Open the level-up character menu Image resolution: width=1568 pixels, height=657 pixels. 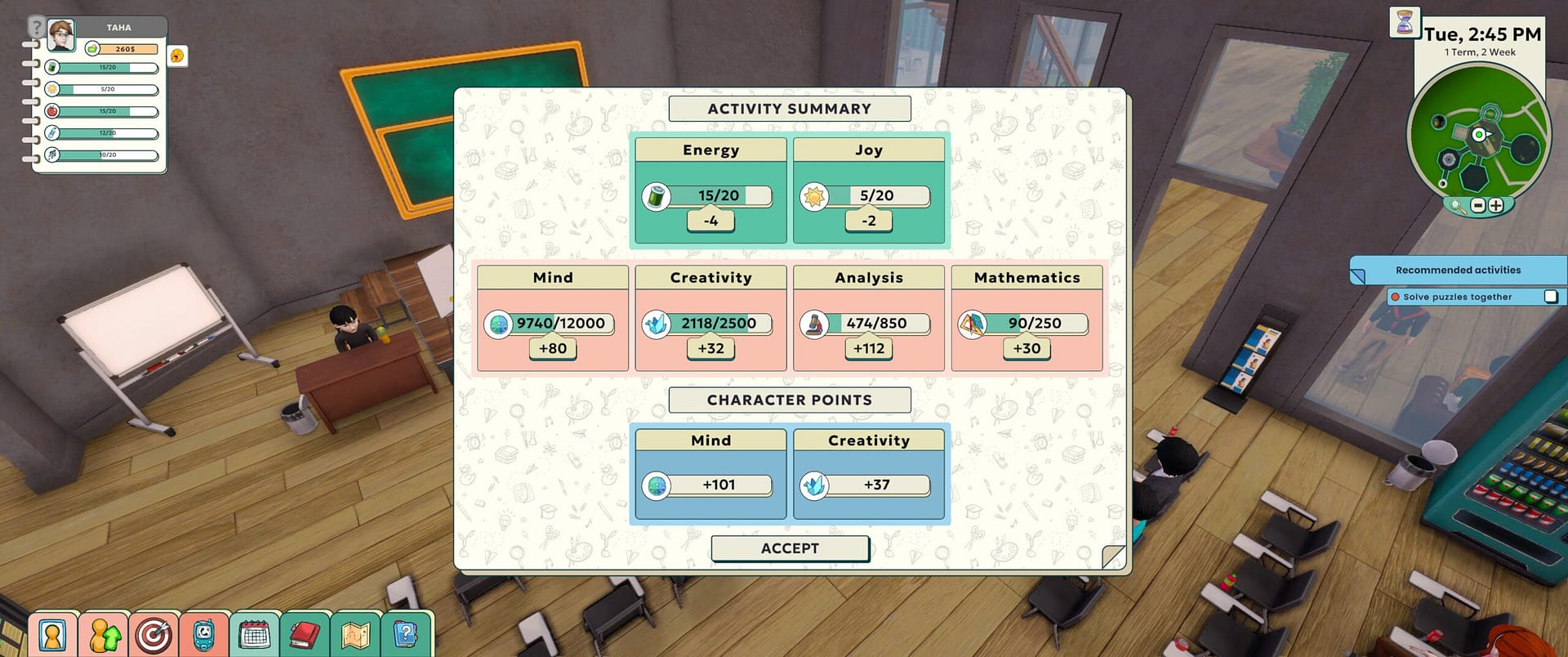(x=104, y=635)
